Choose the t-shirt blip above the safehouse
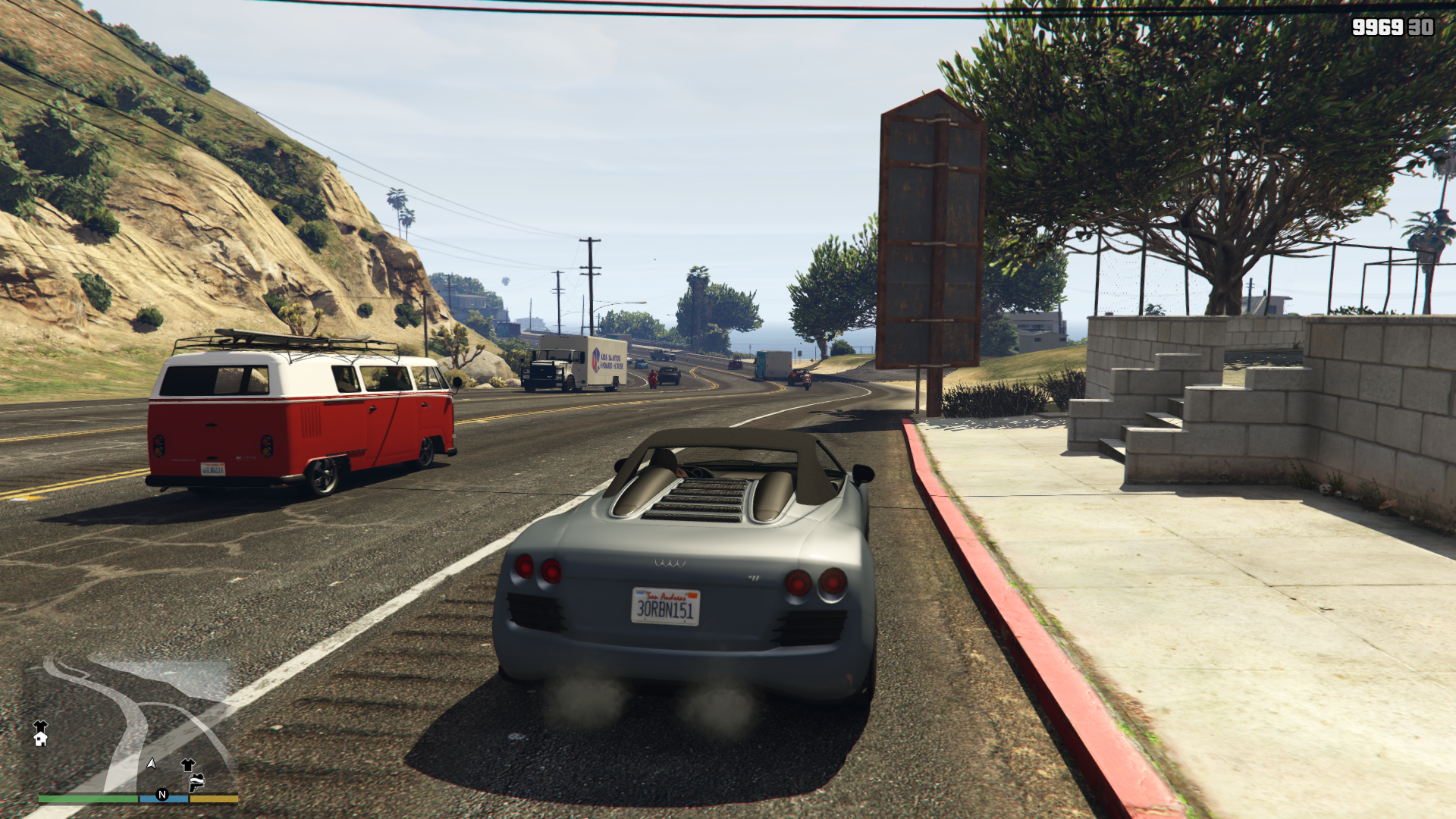This screenshot has height=819, width=1456. [x=40, y=726]
